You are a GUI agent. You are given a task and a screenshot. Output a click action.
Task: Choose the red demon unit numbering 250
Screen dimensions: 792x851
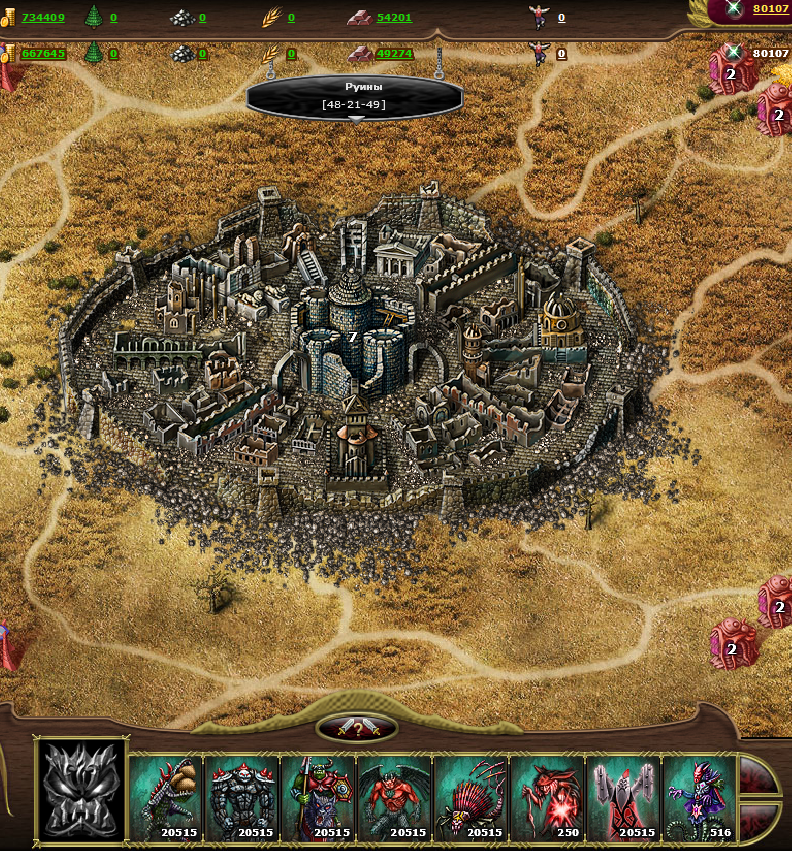[x=546, y=798]
